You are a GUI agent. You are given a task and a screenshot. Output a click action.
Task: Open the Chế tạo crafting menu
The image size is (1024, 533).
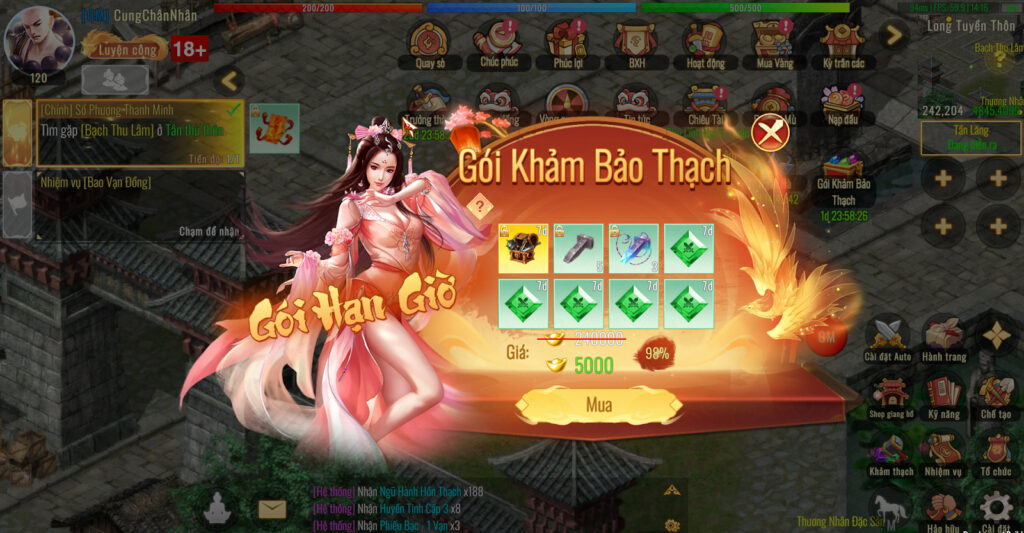(996, 395)
